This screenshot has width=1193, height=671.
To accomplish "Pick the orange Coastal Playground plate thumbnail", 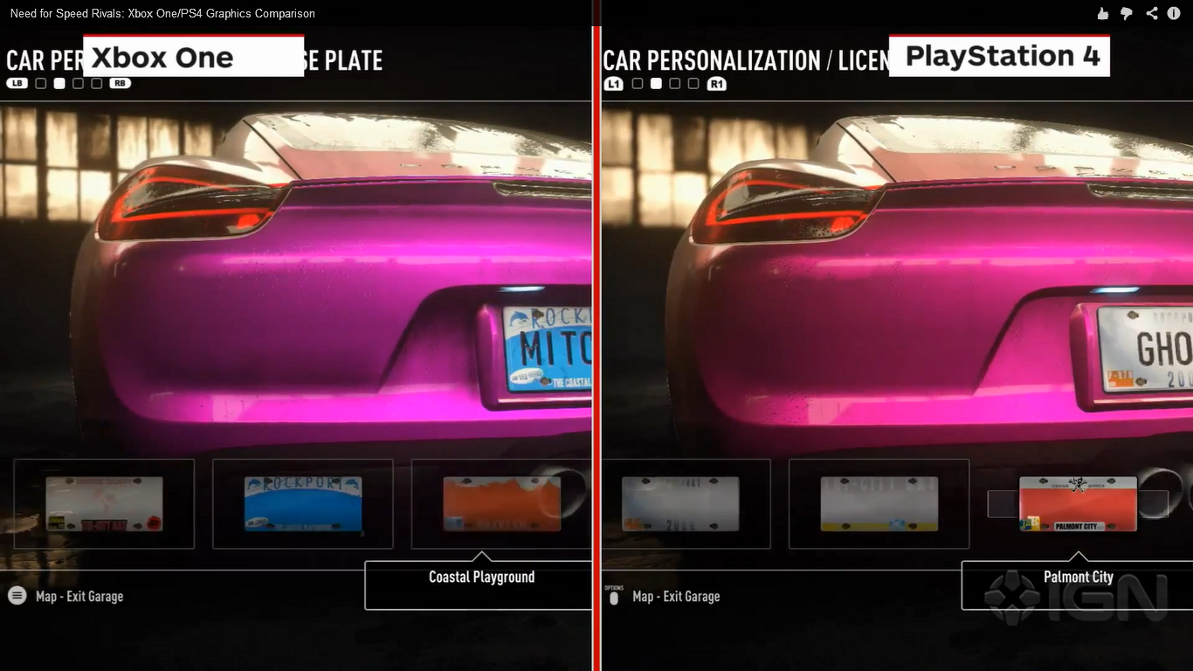I will tap(501, 503).
